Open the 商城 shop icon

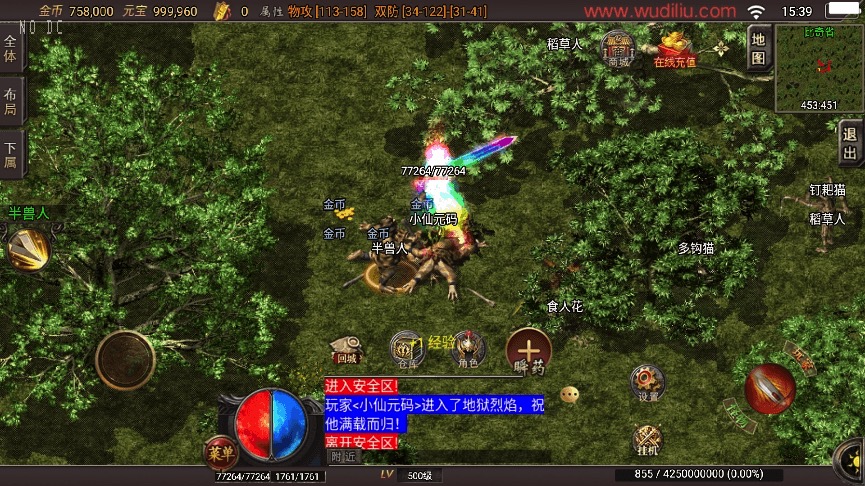coord(619,47)
